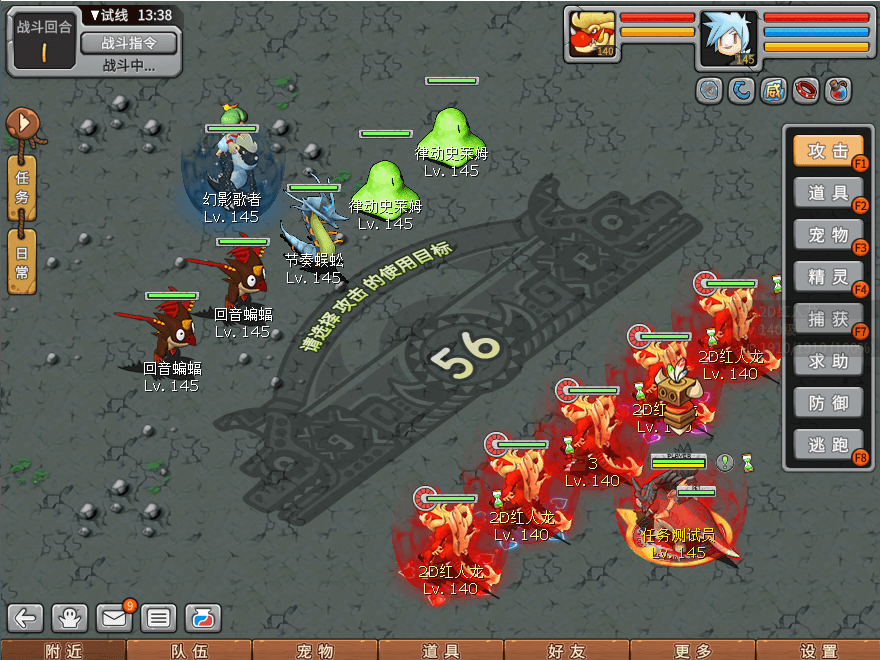Click the round arrow expand button
Image resolution: width=880 pixels, height=660 pixels.
pos(21,125)
